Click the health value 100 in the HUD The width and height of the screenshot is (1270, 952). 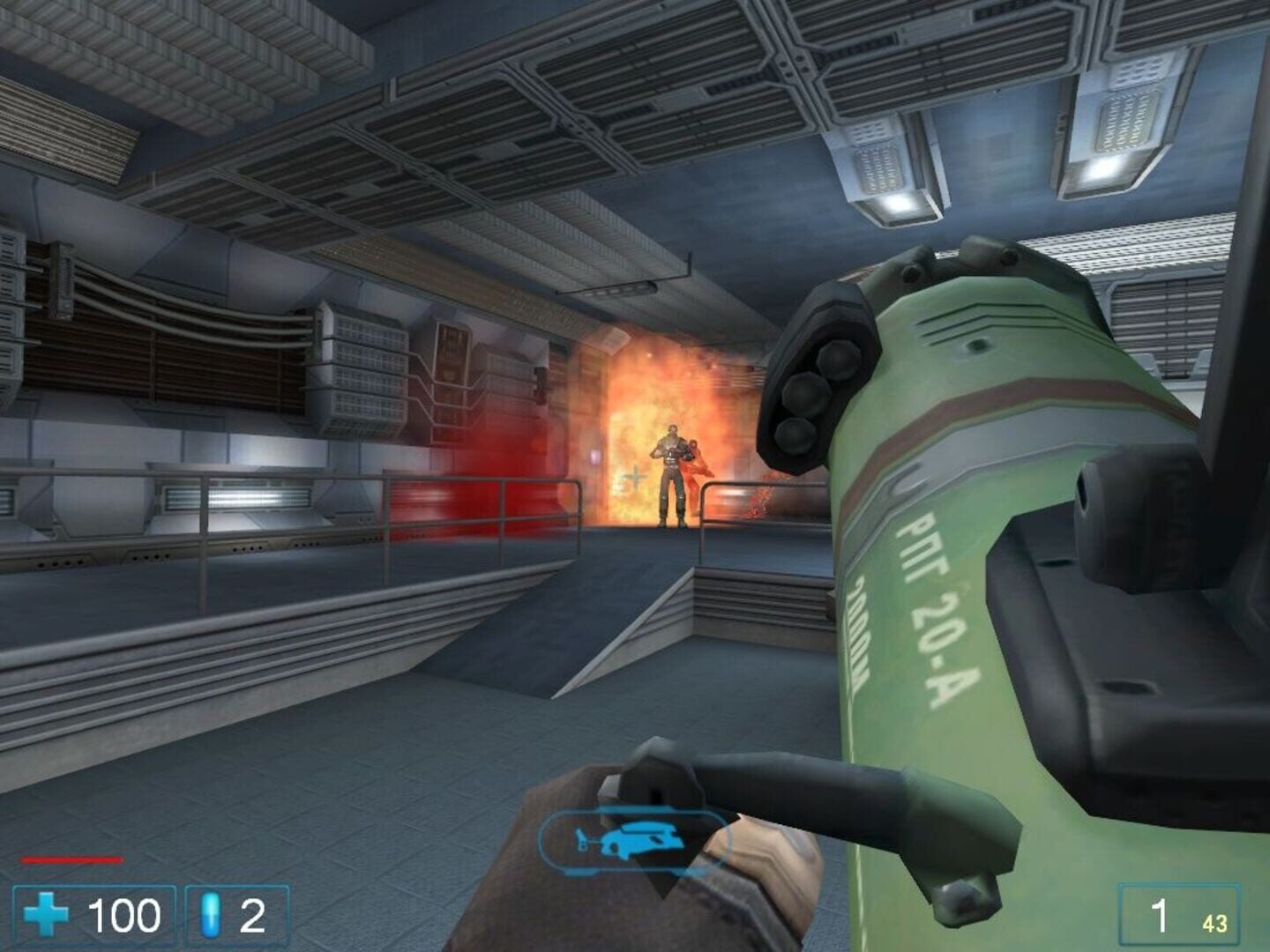tap(123, 915)
